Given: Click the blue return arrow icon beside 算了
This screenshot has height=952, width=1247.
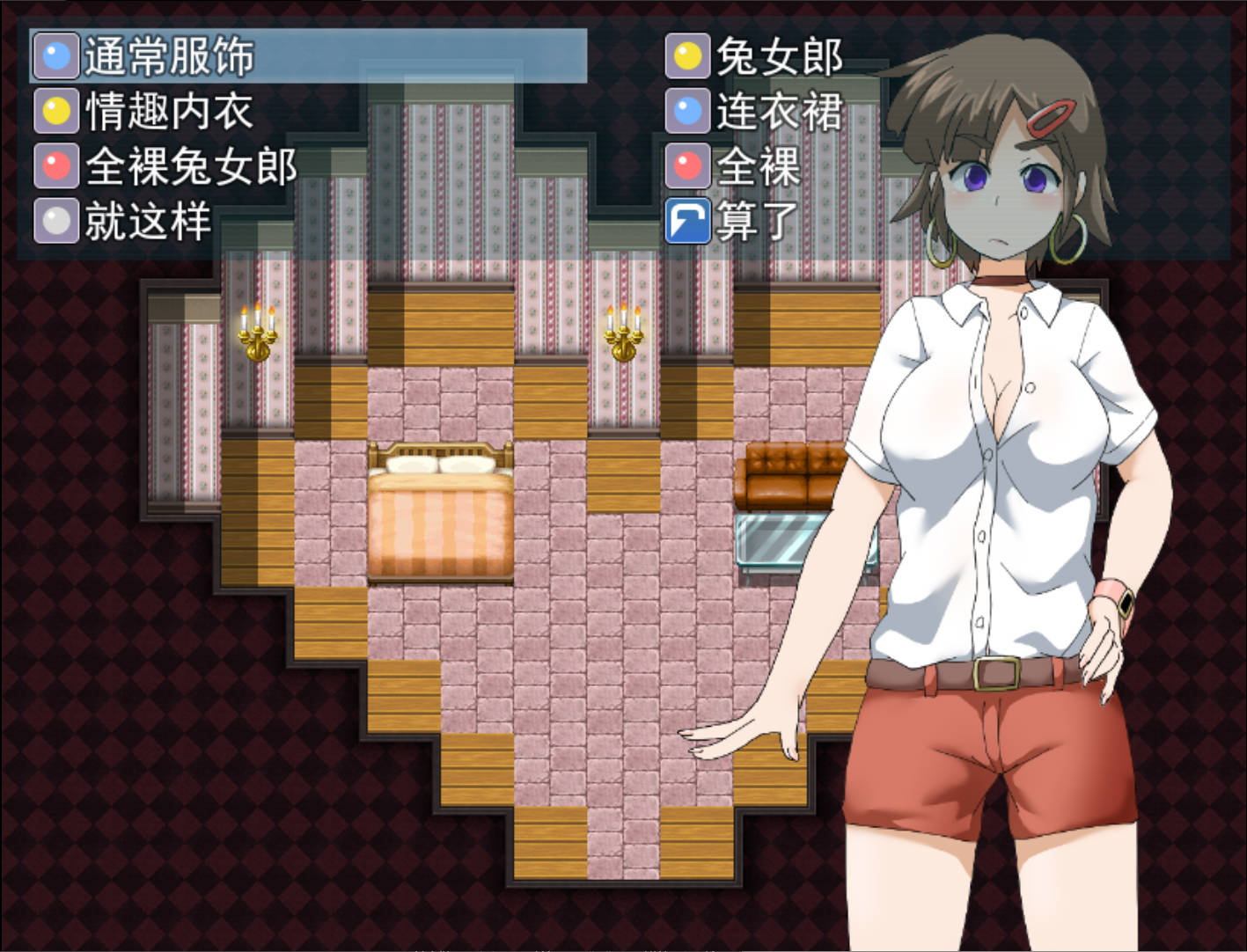Looking at the screenshot, I should pyautogui.click(x=688, y=222).
